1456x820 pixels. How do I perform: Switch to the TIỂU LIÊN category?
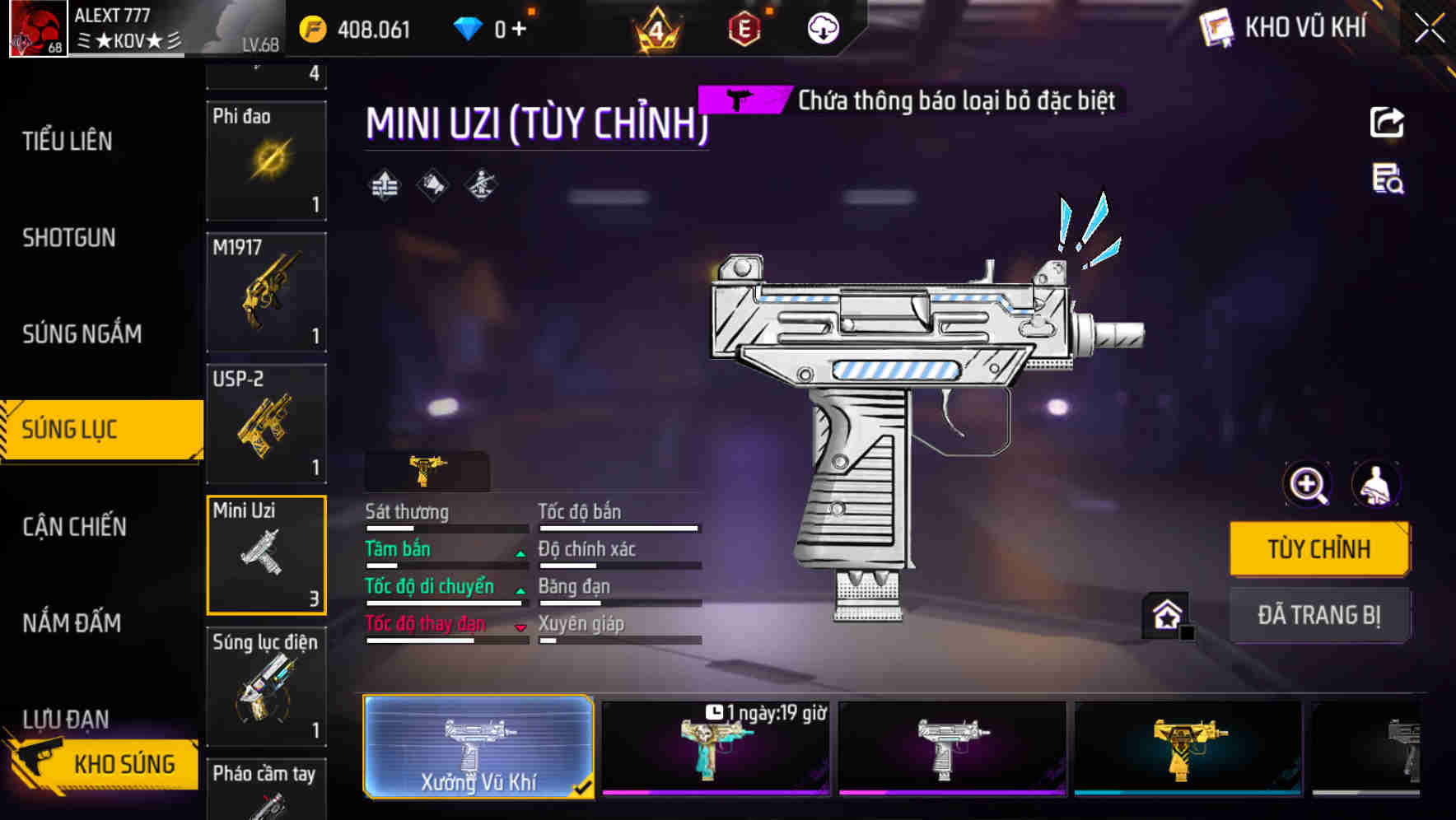[x=68, y=141]
